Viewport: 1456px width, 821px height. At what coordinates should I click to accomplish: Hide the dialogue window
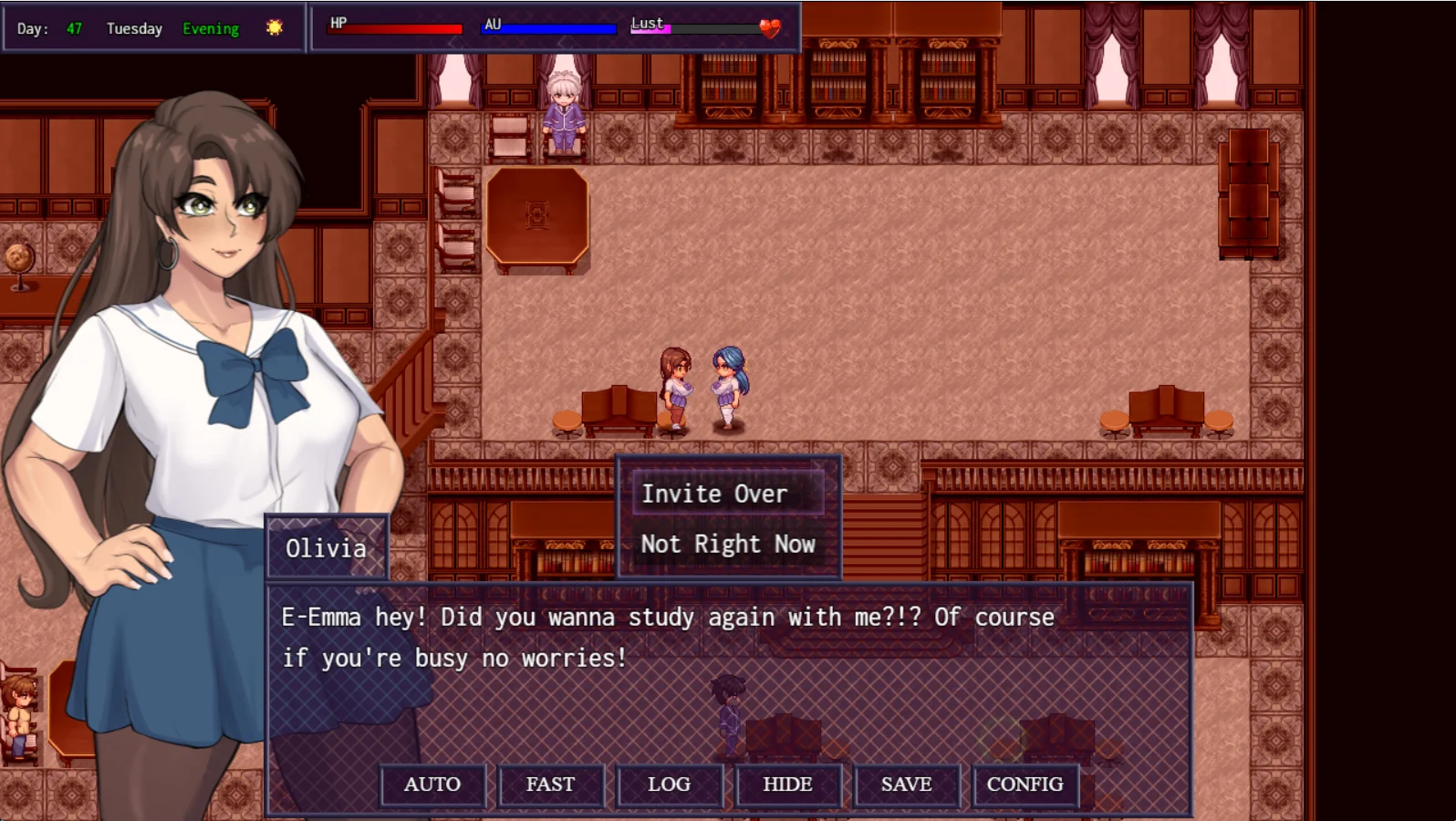pyautogui.click(x=787, y=785)
